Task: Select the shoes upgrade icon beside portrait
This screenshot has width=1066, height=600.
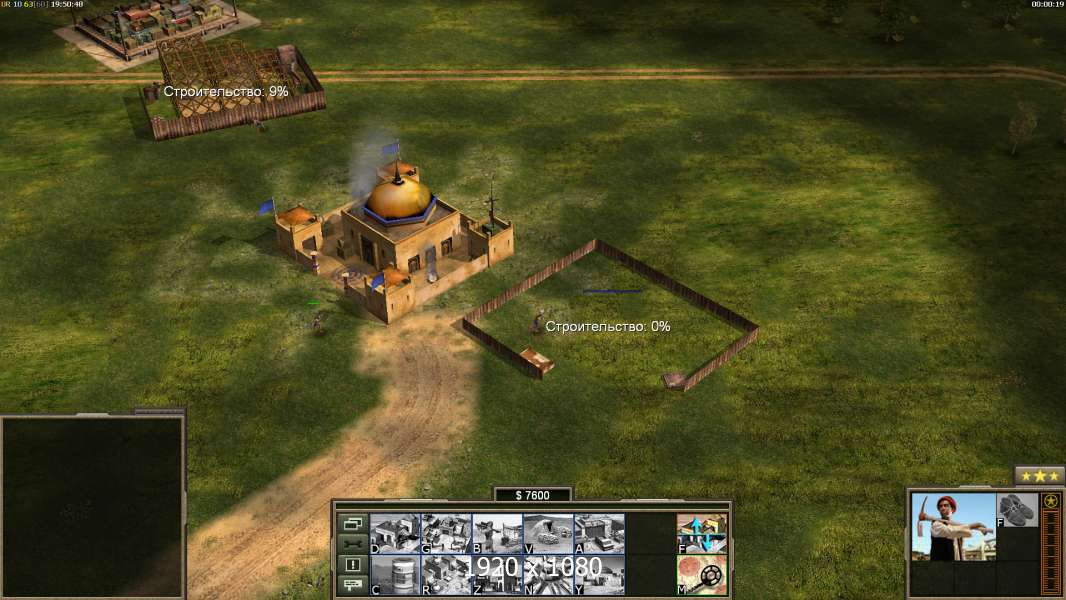Action: coord(1018,510)
